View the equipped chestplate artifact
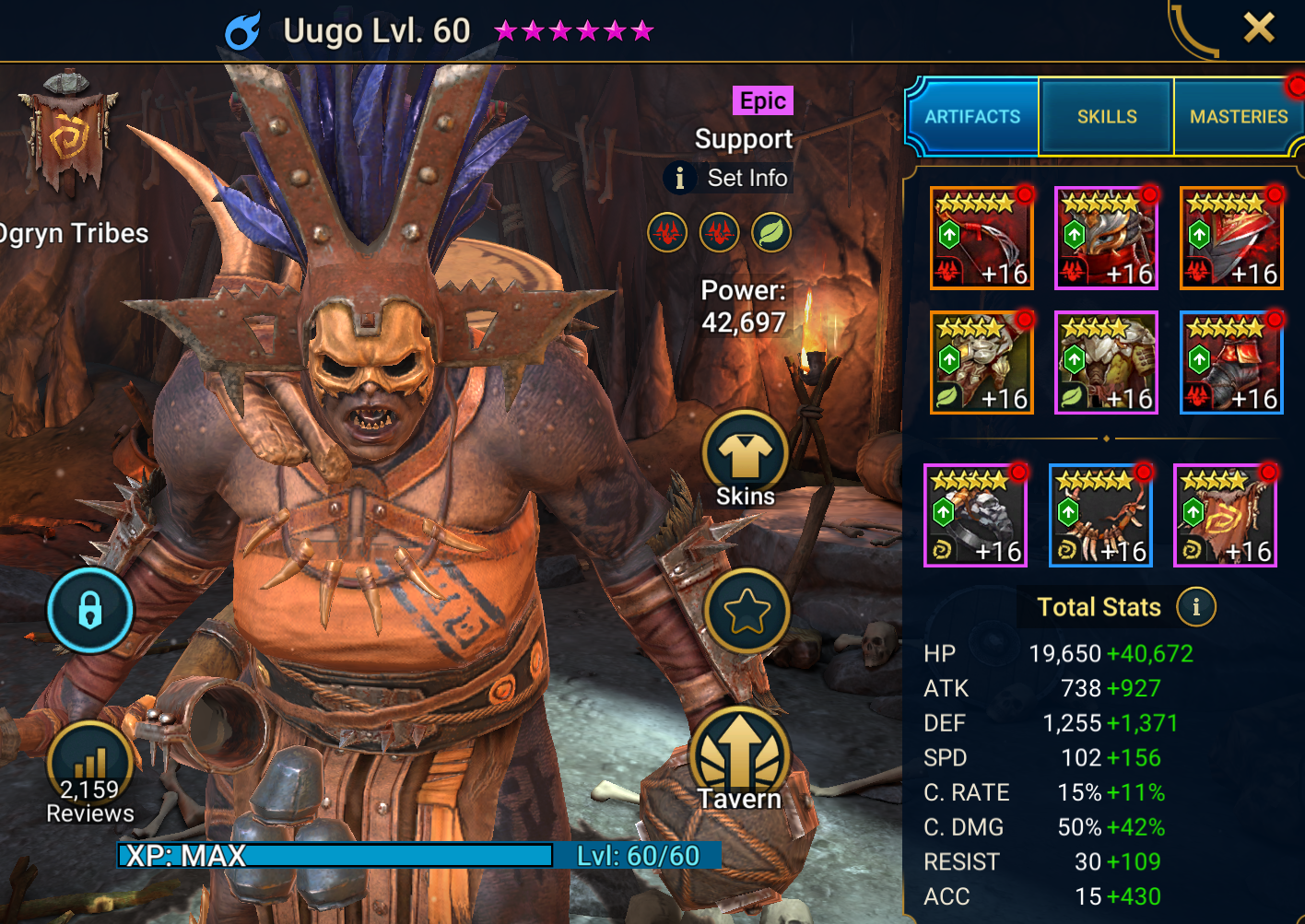Image resolution: width=1305 pixels, height=924 pixels. click(1106, 363)
